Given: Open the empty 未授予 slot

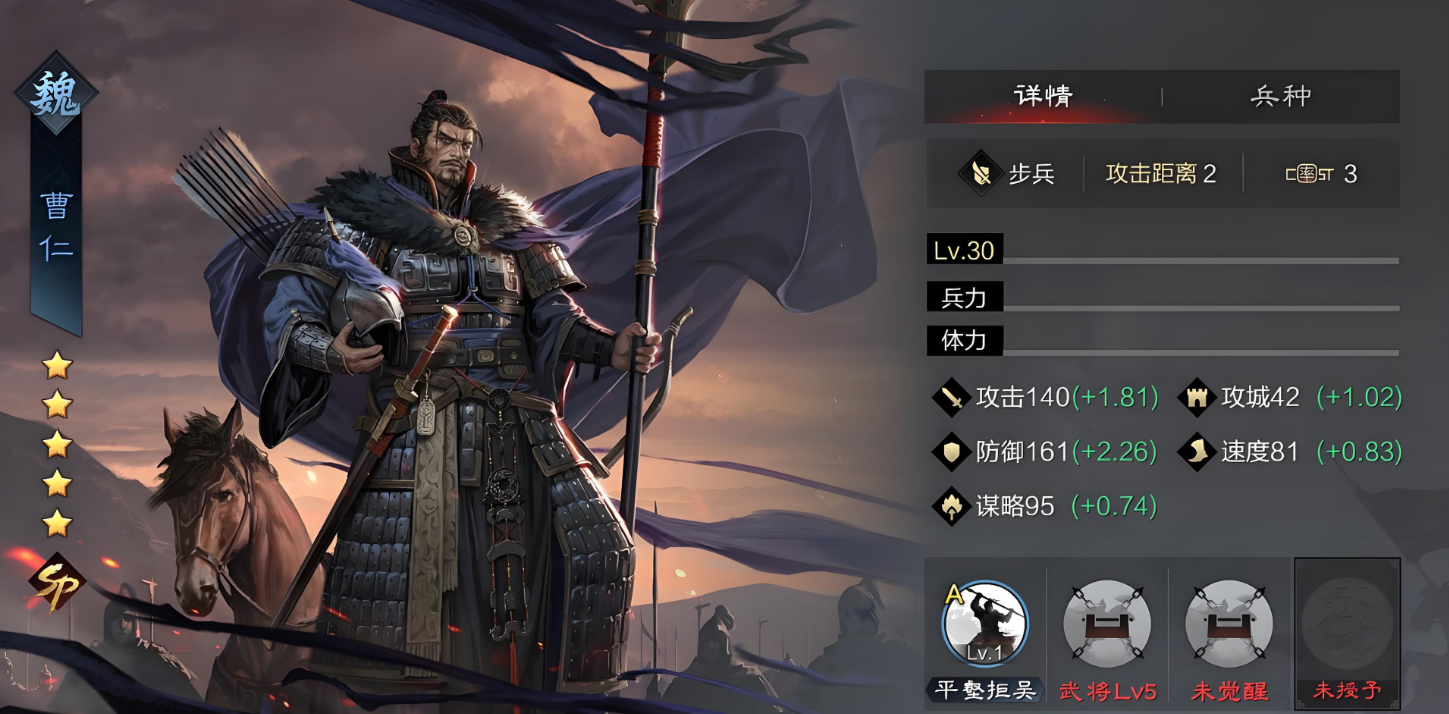Looking at the screenshot, I should [x=1347, y=625].
